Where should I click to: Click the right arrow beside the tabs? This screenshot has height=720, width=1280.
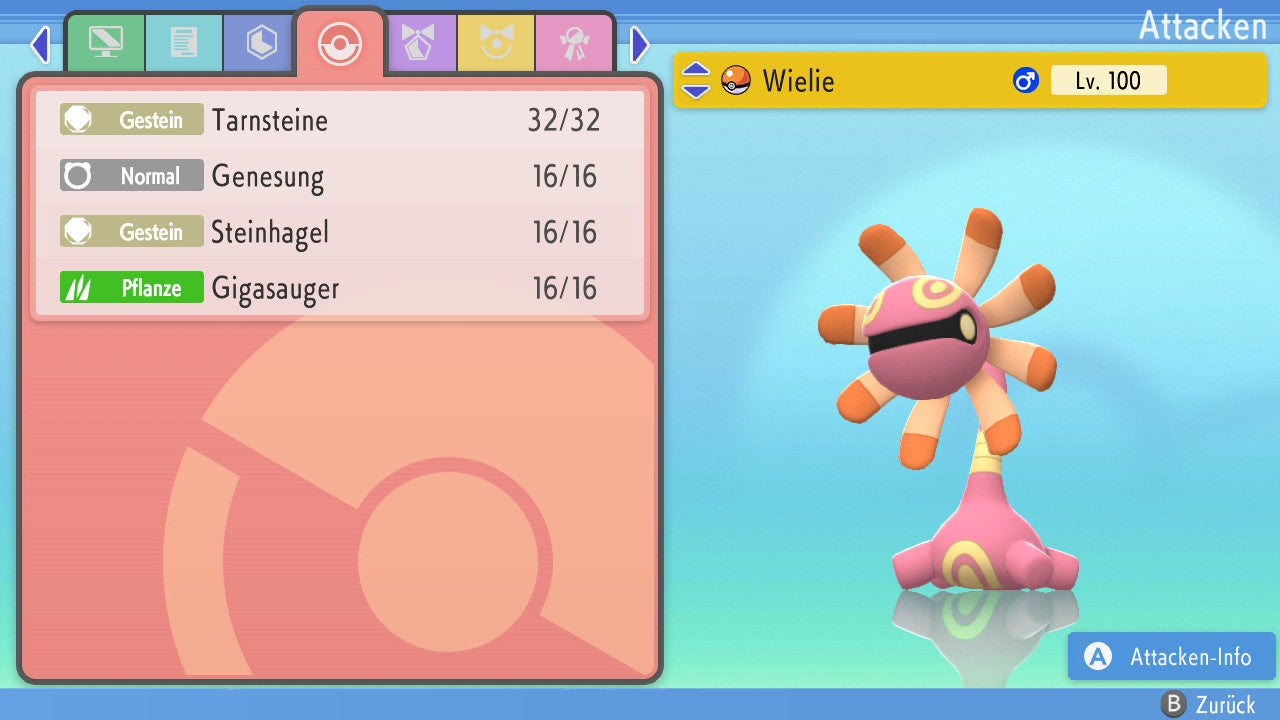tap(640, 44)
